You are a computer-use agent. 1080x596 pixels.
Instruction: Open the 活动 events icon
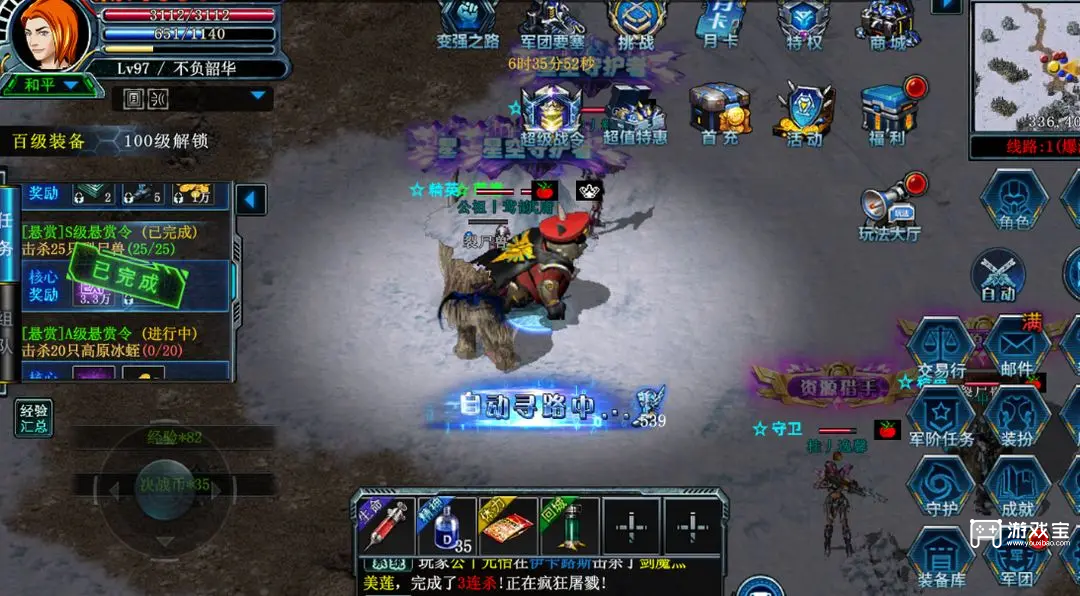tap(804, 112)
